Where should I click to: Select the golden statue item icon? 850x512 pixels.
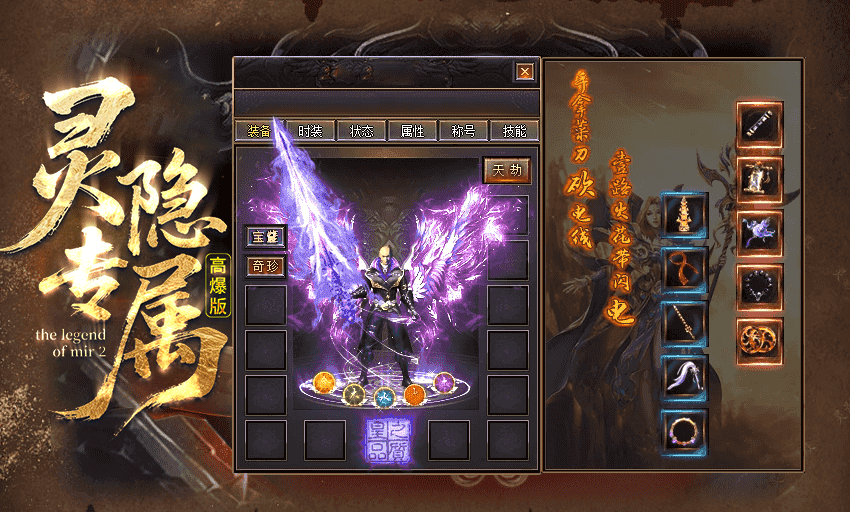(760, 180)
